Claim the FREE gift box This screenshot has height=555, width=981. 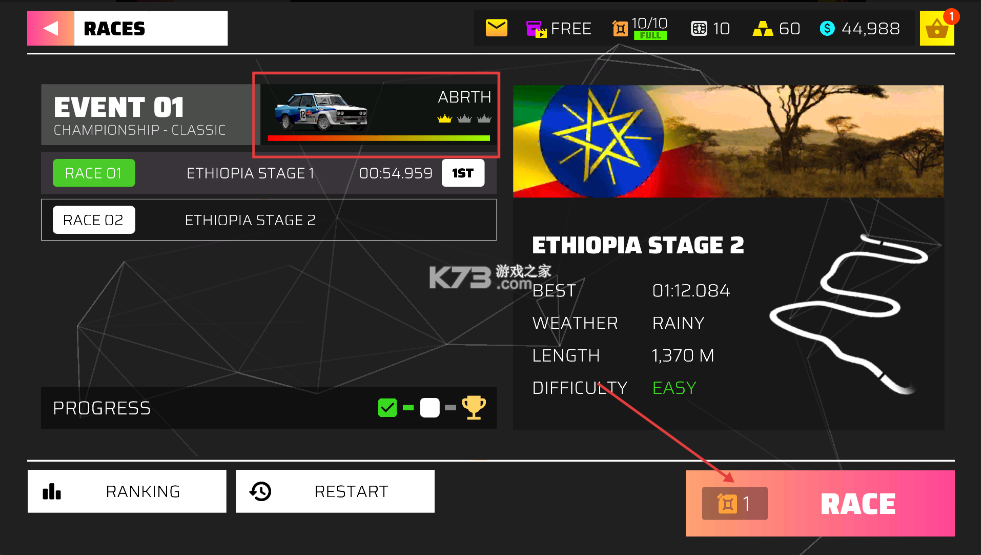(559, 28)
